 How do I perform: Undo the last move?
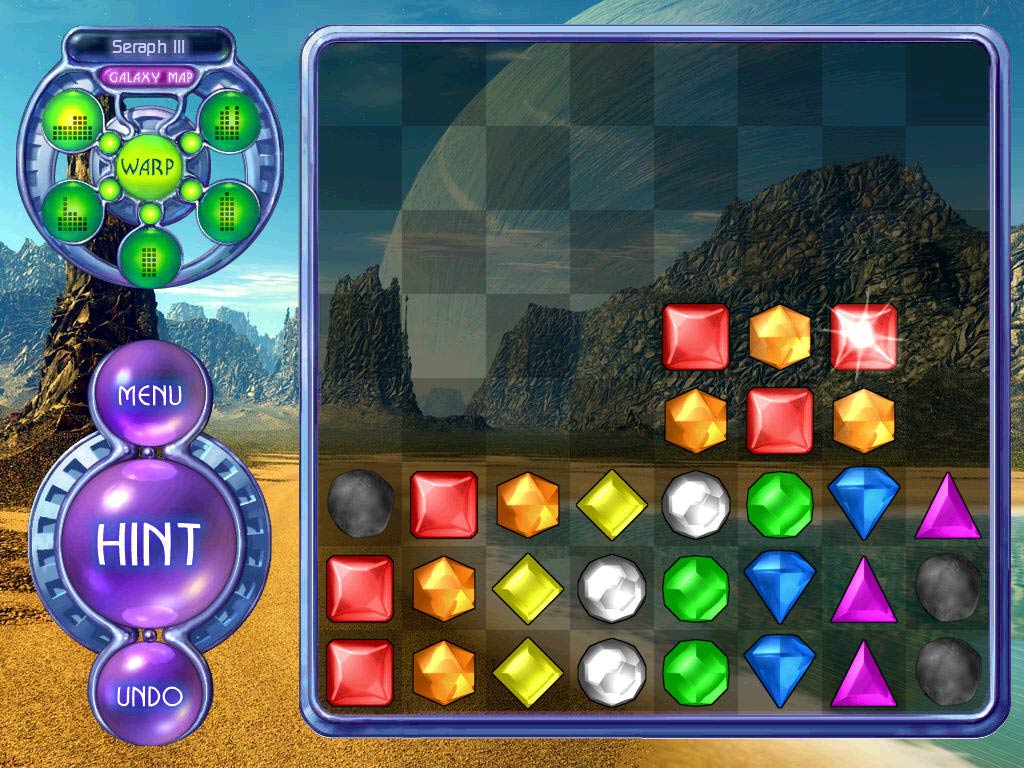coord(150,697)
